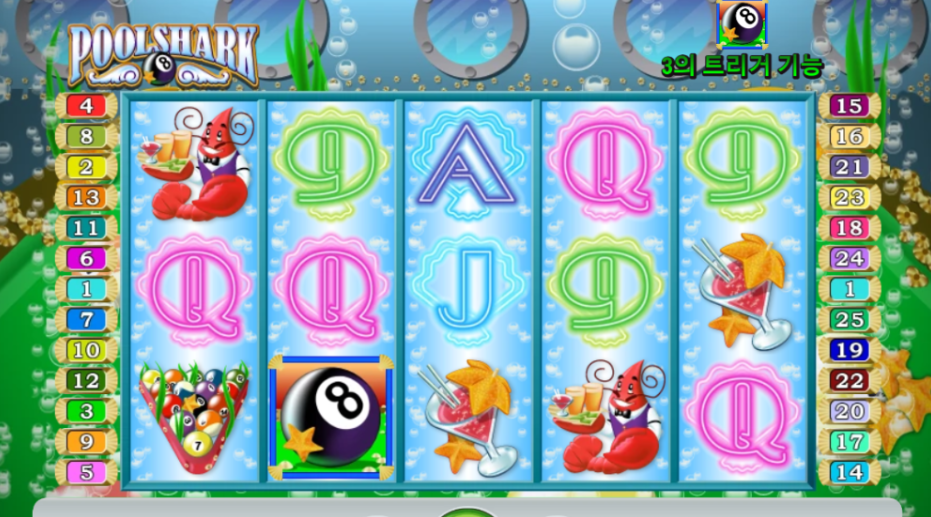Viewport: 931px width, 517px height.
Task: Activate payline 7 marker
Action: (x=87, y=320)
